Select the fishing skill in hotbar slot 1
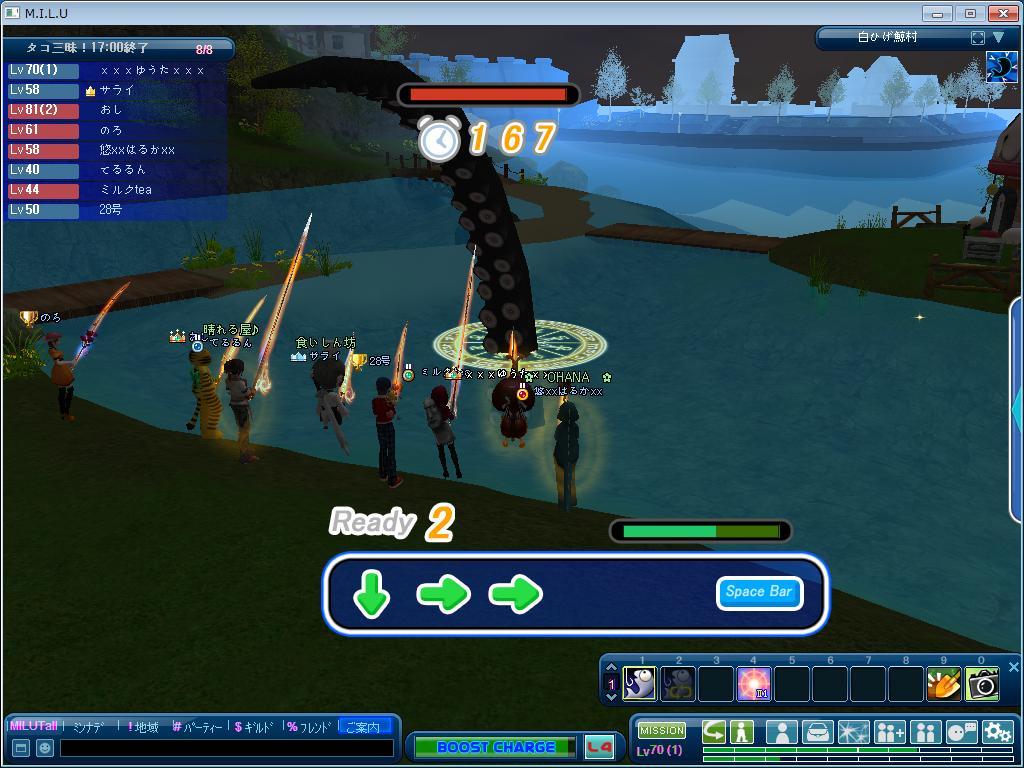The width and height of the screenshot is (1024, 768). (x=640, y=684)
